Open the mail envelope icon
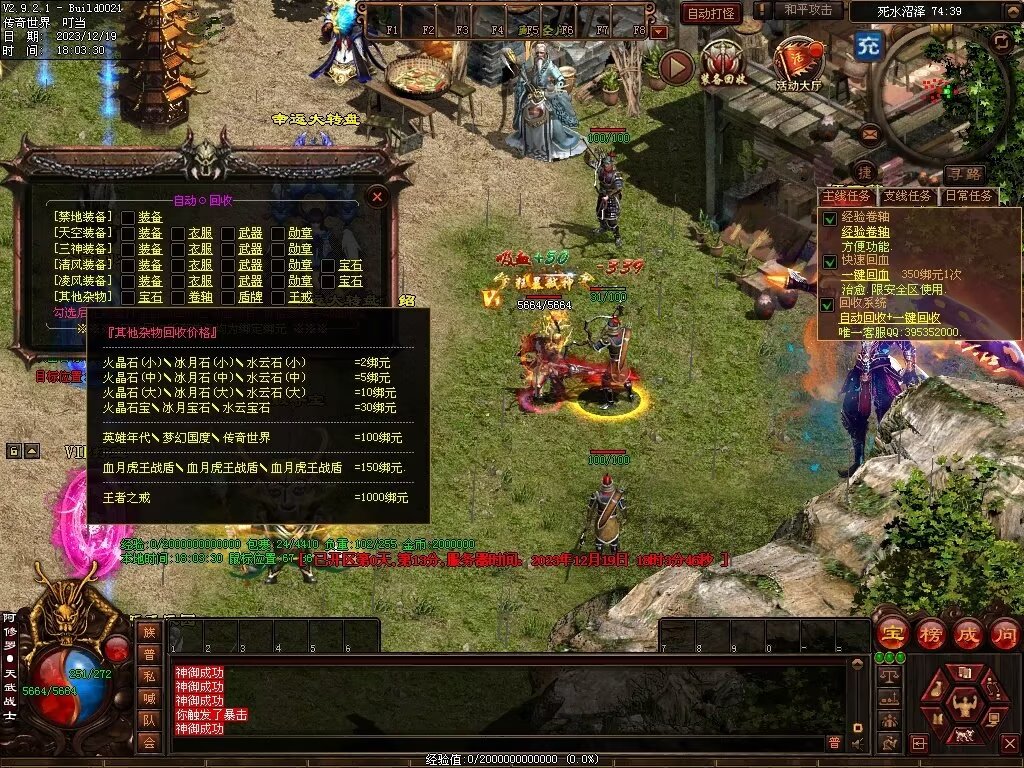The width and height of the screenshot is (1024, 768). [x=869, y=132]
